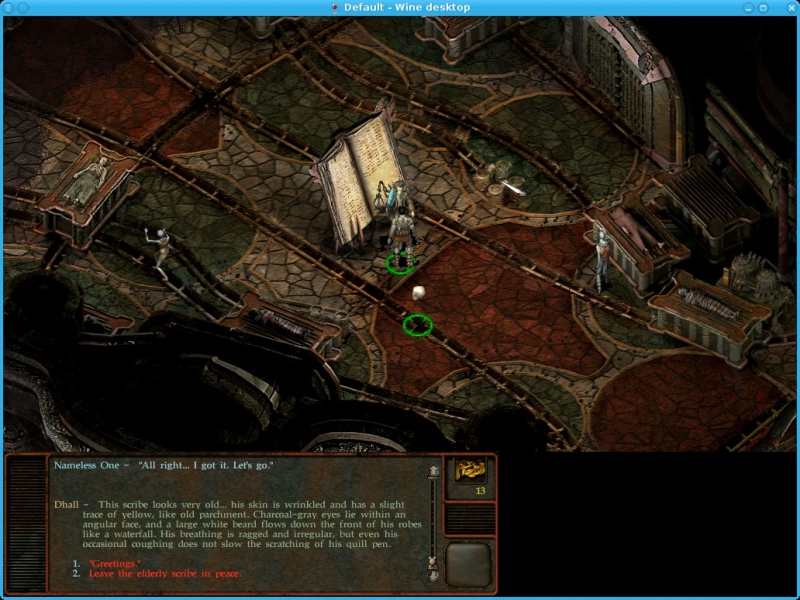Close the Wine desktop window
The width and height of the screenshot is (800, 600).
(x=790, y=7)
